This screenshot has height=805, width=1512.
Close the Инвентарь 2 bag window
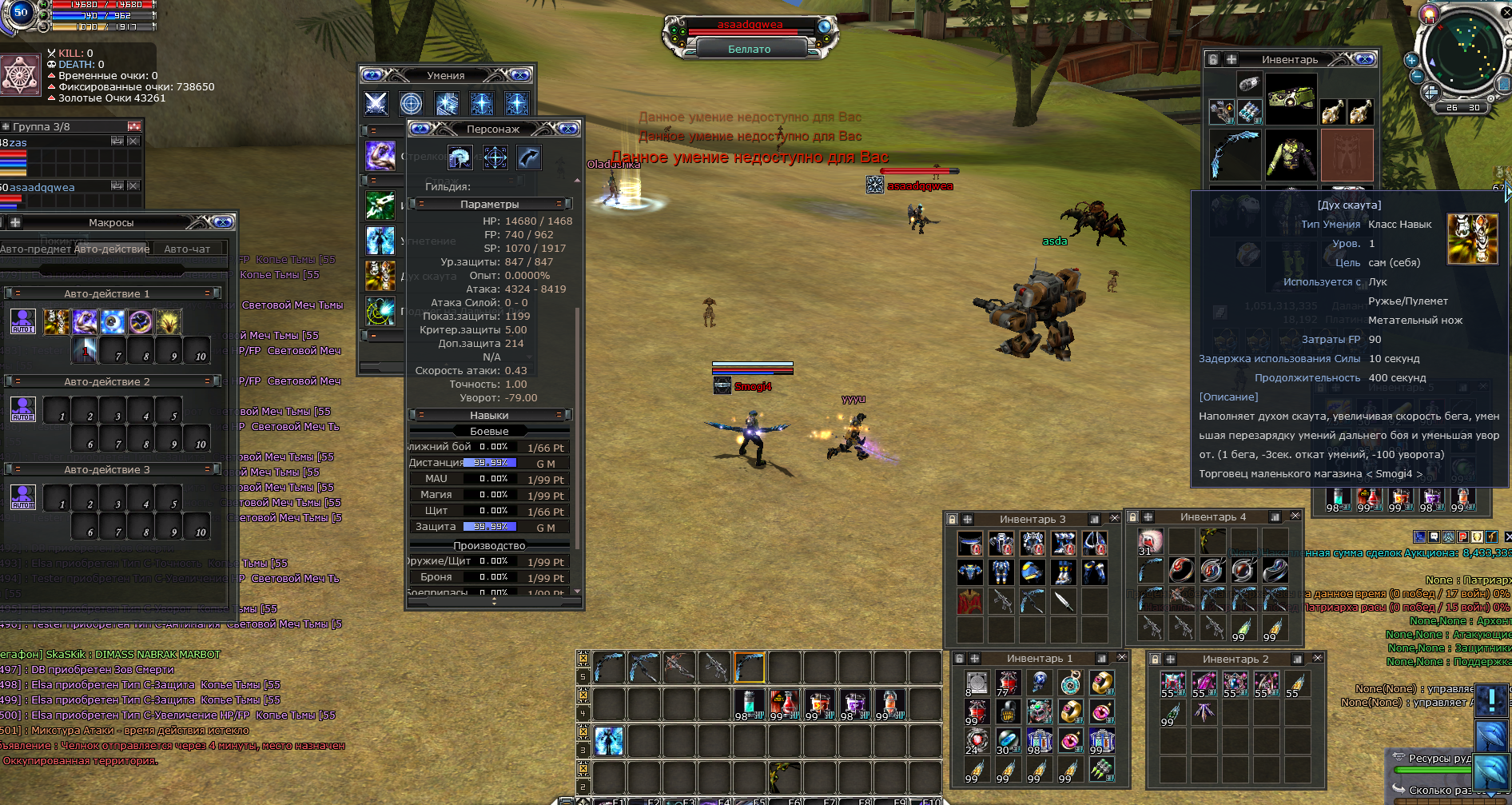[1318, 658]
